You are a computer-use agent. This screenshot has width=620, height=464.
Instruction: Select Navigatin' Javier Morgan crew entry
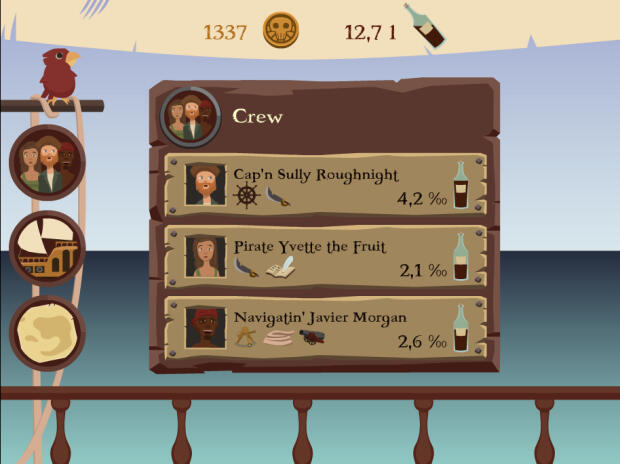click(325, 328)
